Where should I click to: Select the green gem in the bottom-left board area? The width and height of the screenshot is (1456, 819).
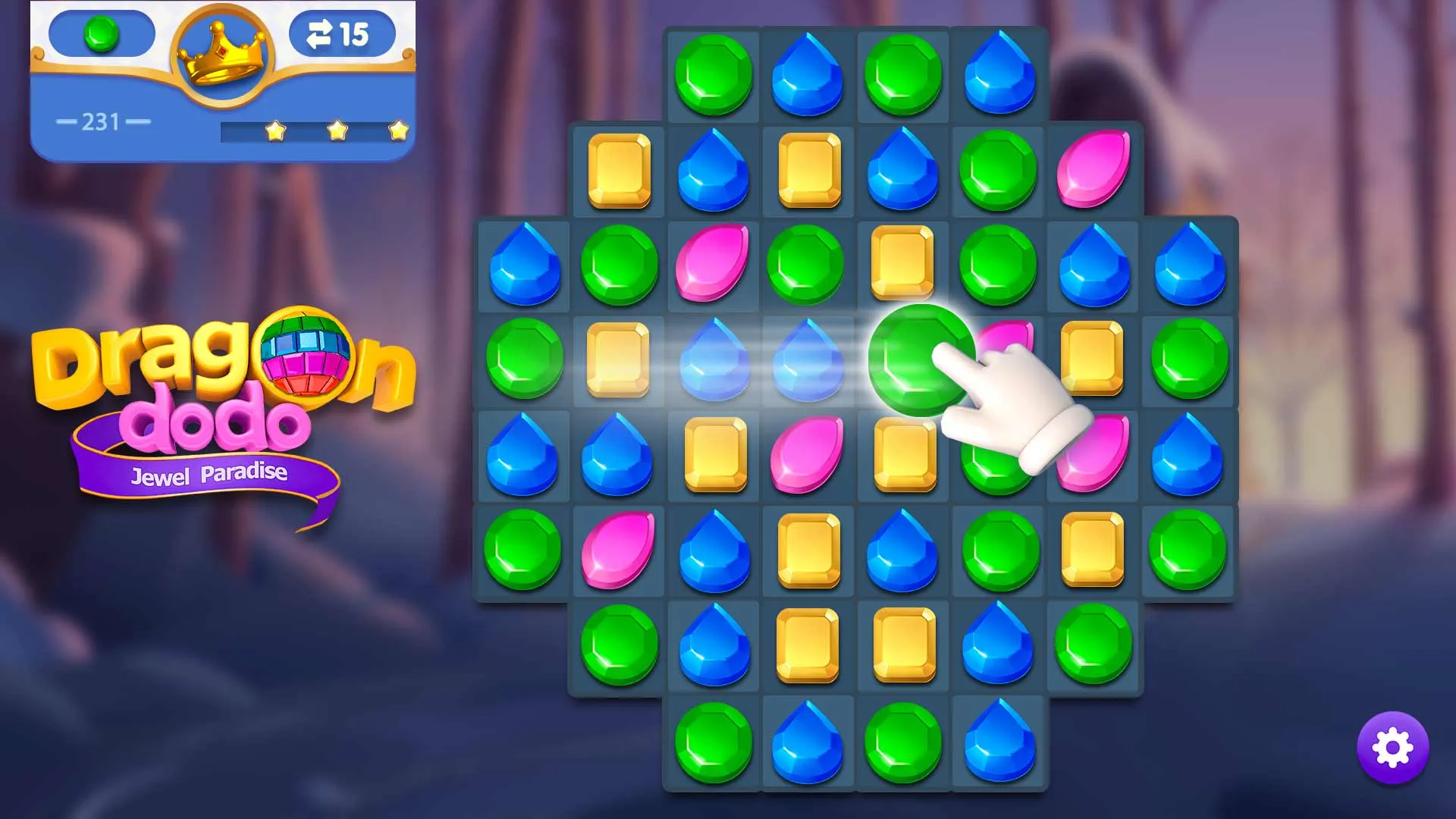point(525,550)
